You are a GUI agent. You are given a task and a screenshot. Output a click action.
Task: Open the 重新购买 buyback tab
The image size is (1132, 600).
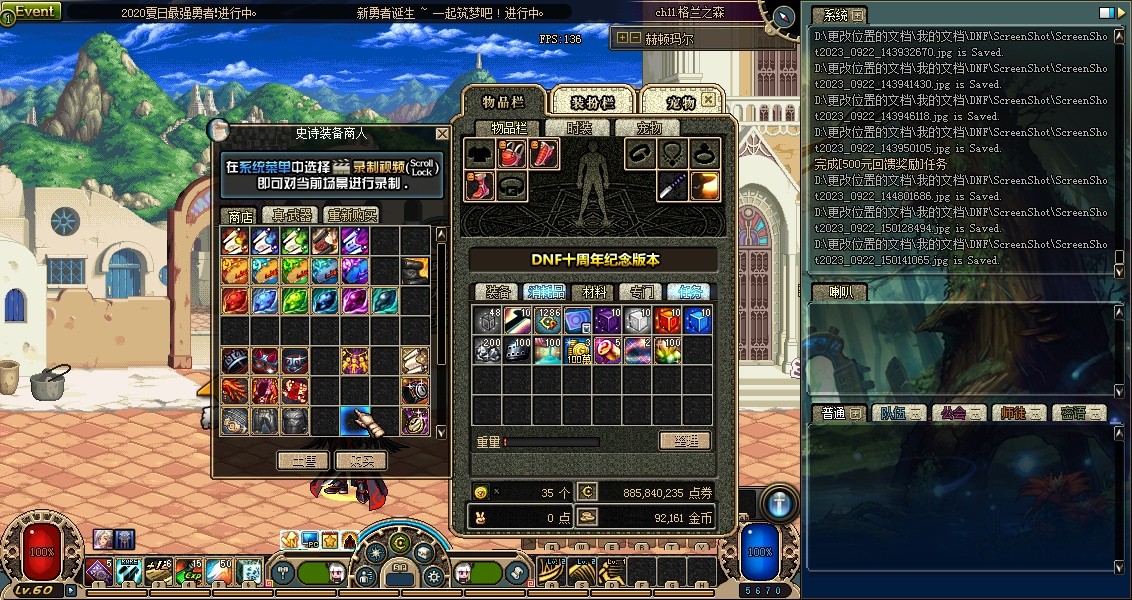coord(351,215)
